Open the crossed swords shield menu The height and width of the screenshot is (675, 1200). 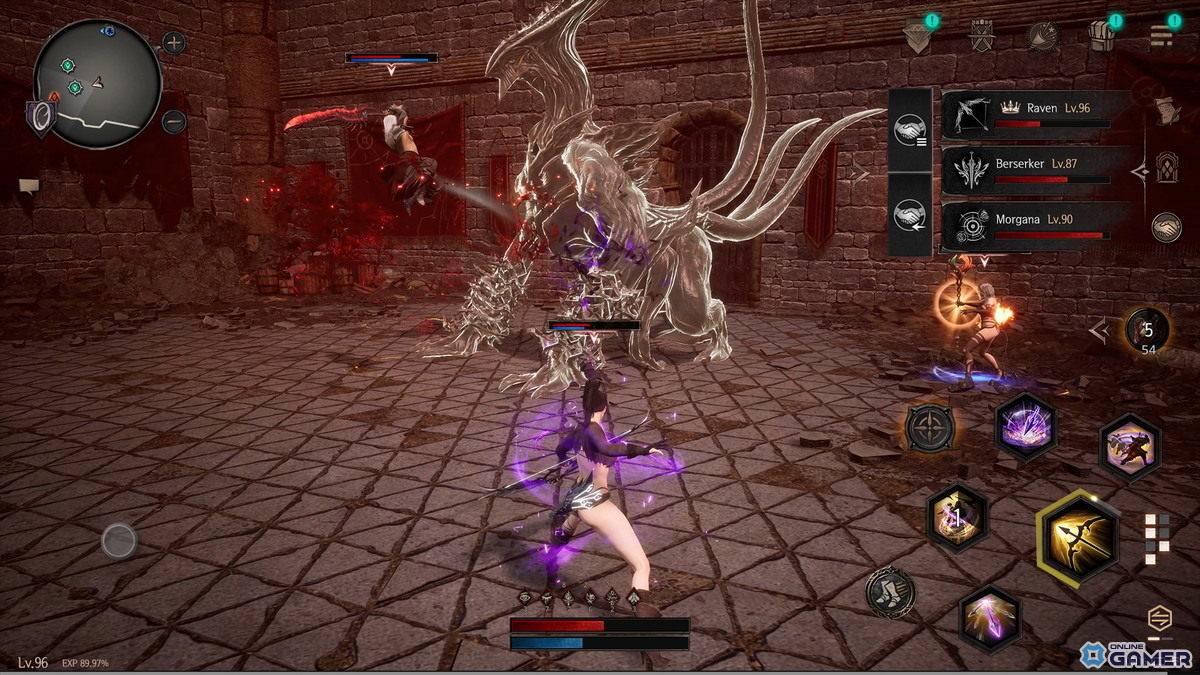pyautogui.click(x=981, y=37)
